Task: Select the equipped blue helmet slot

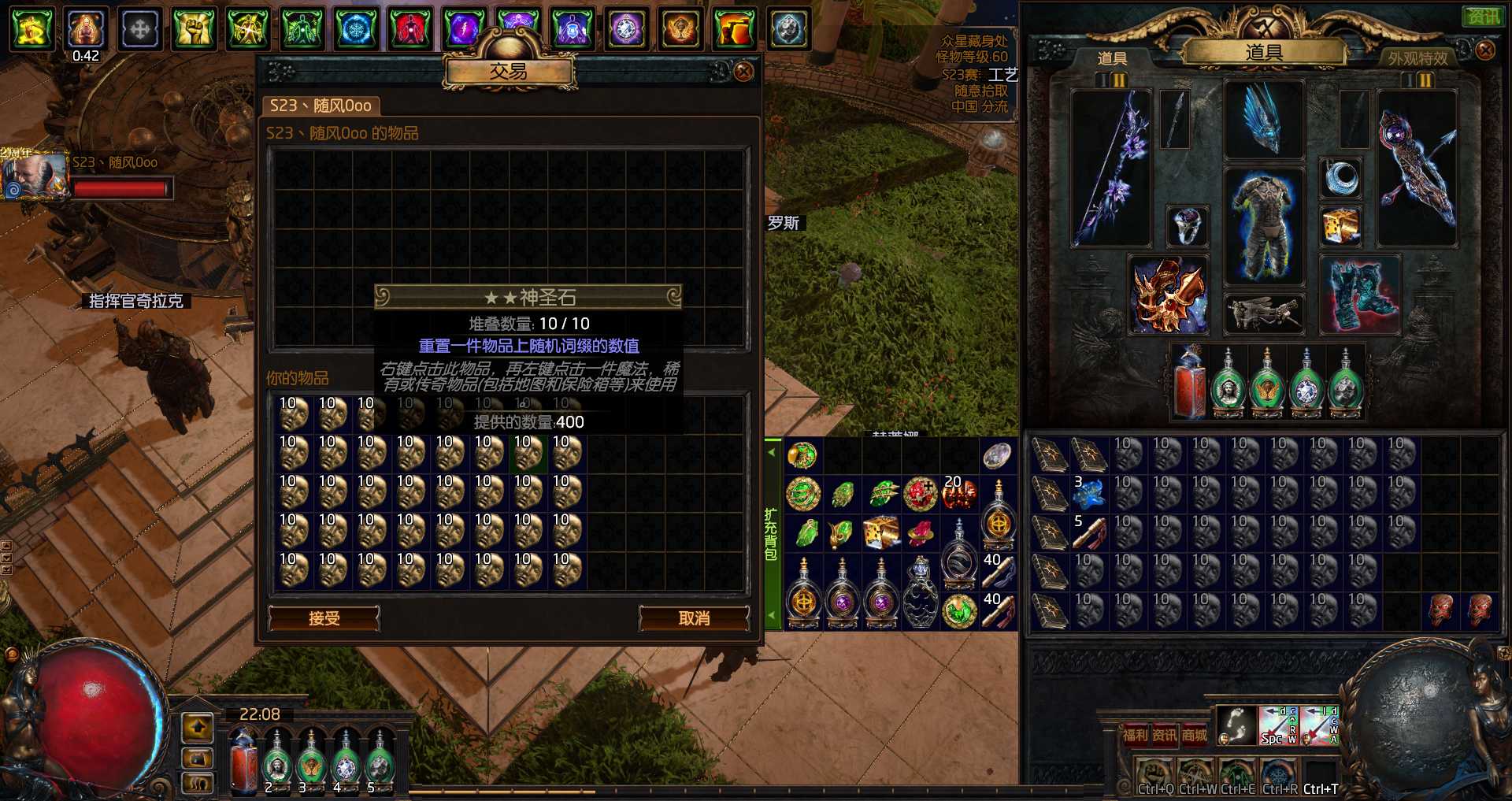Action: [x=1264, y=120]
